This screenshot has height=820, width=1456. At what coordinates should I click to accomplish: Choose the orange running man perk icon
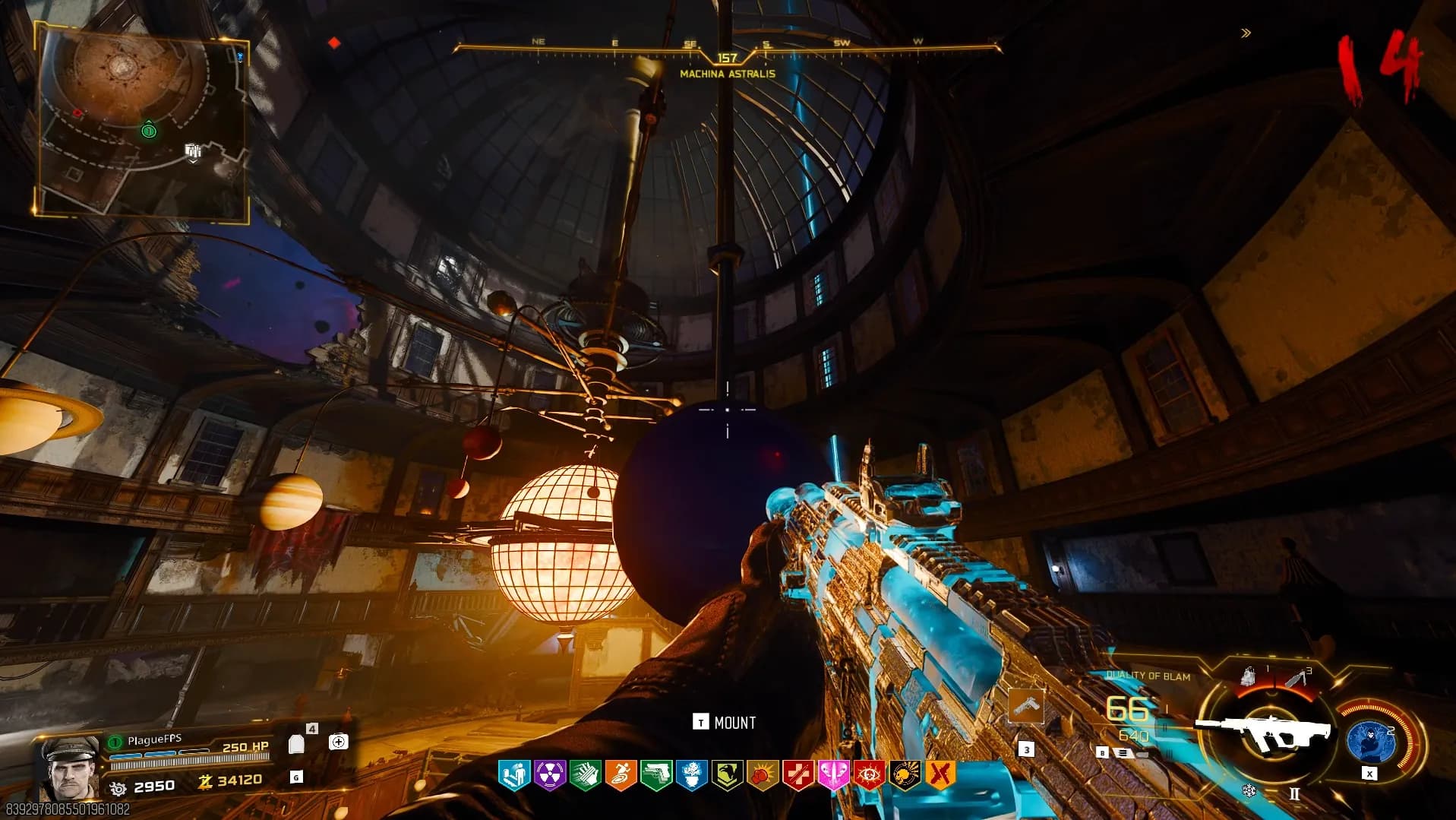[x=621, y=775]
